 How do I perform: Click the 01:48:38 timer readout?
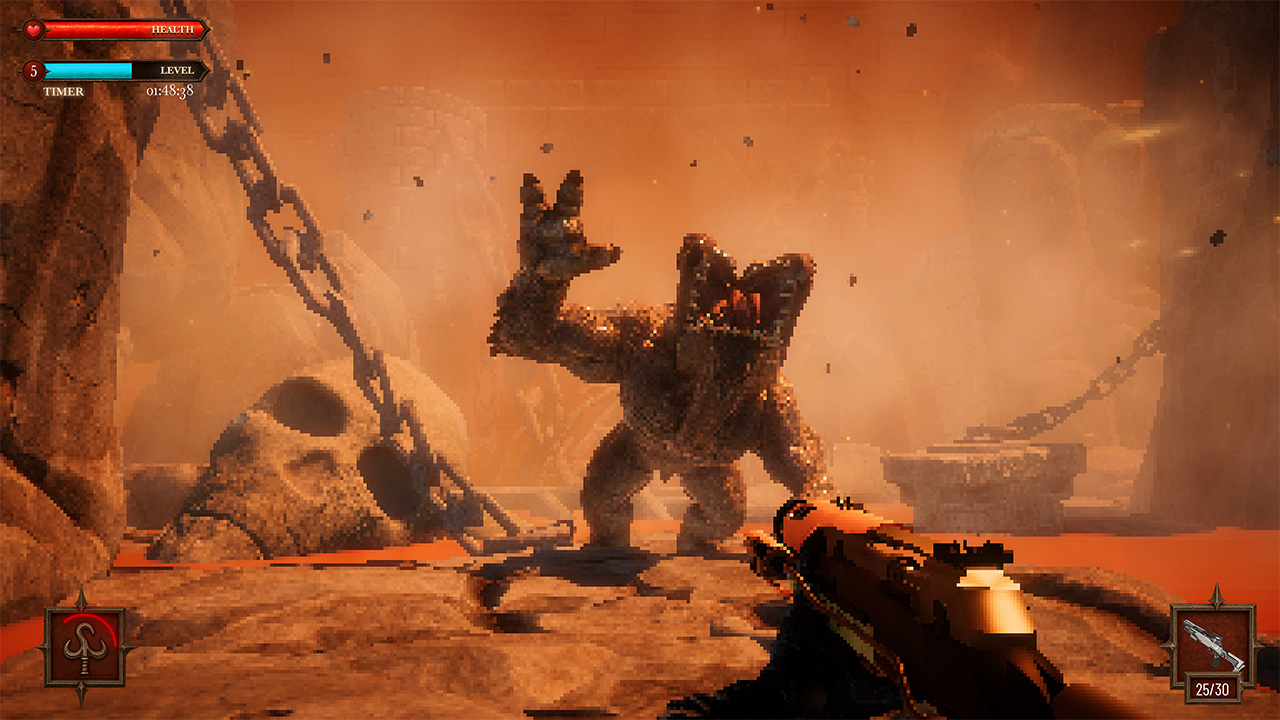pos(169,89)
